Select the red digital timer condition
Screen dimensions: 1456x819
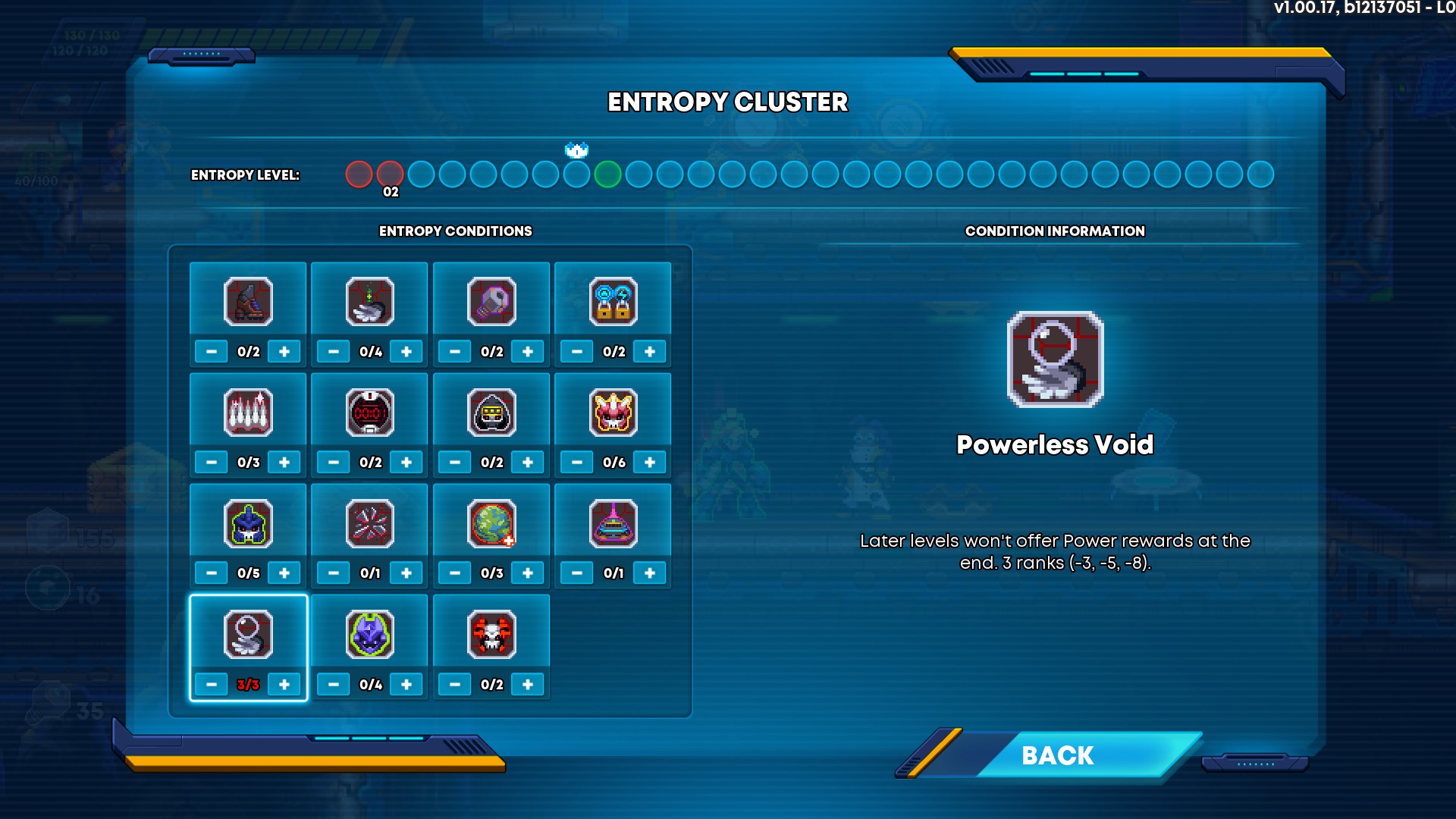[370, 412]
